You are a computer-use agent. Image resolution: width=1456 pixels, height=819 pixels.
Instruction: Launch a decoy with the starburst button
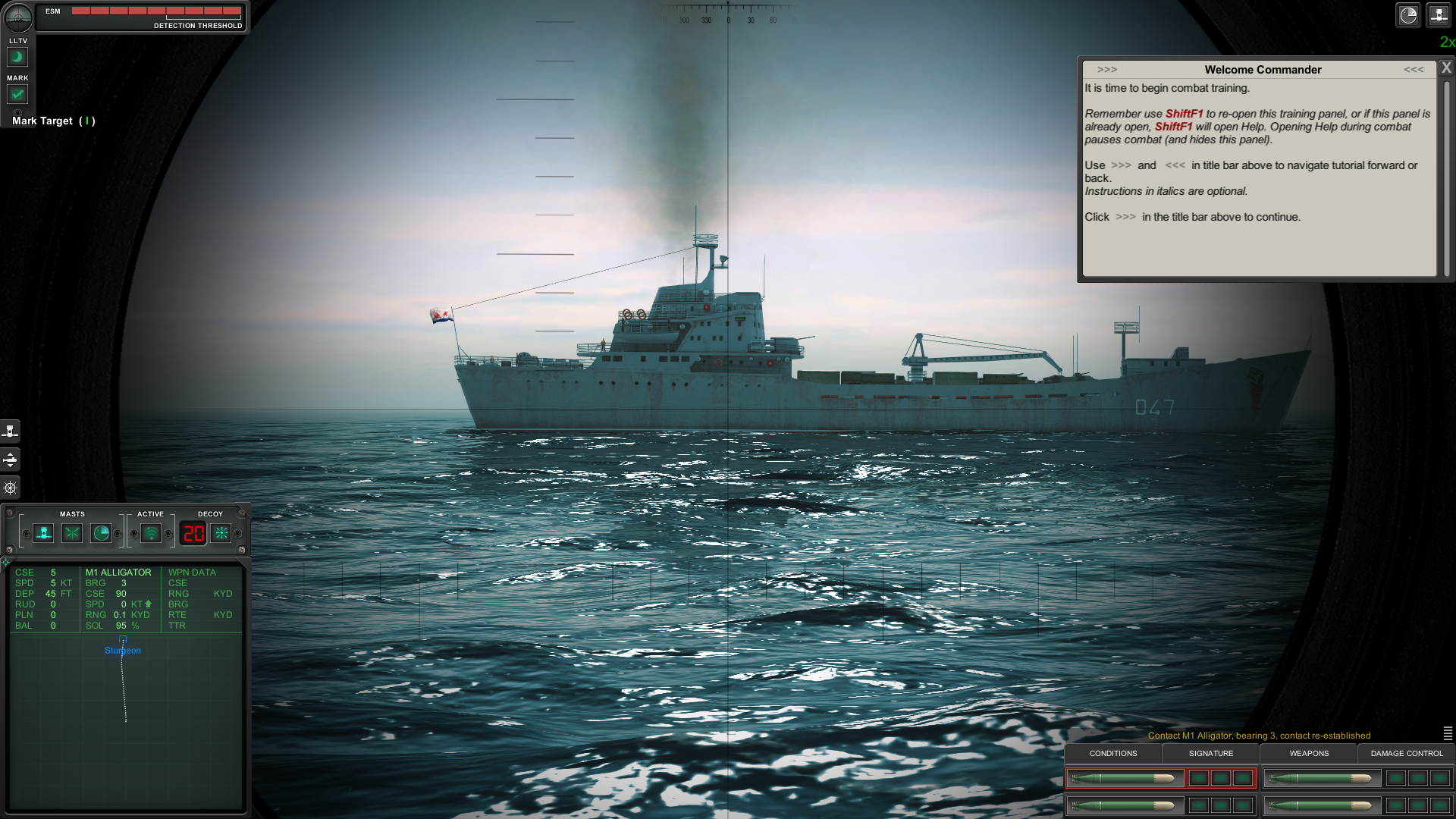(221, 534)
